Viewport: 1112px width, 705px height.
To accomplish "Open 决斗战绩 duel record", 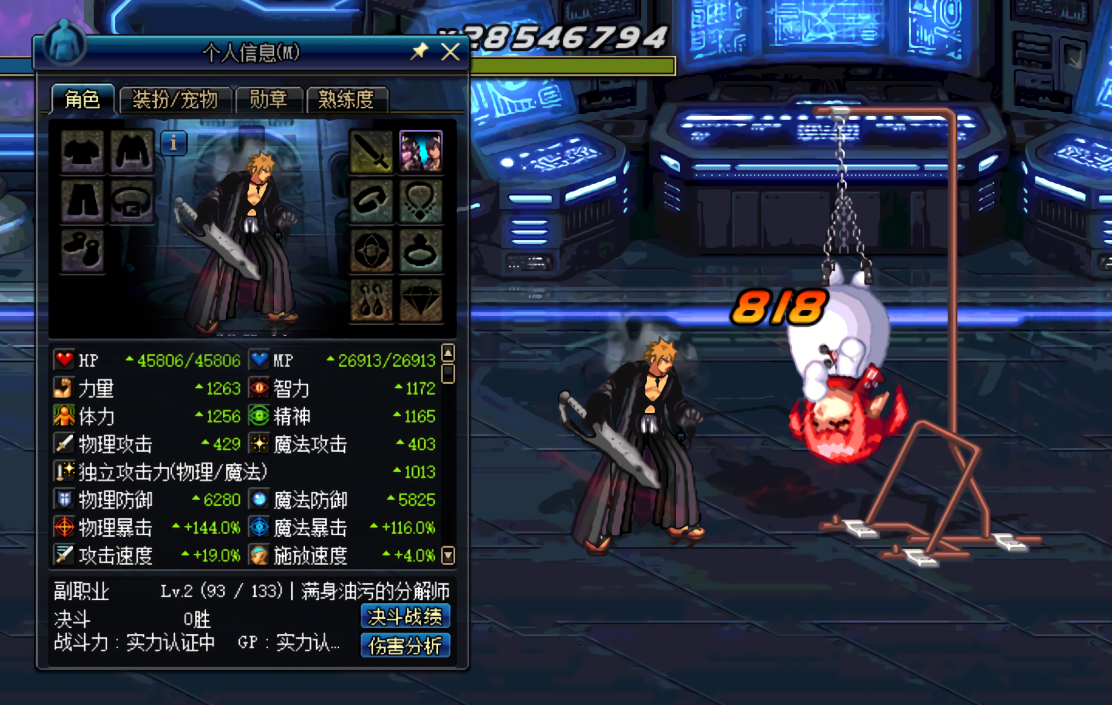I will 405,617.
